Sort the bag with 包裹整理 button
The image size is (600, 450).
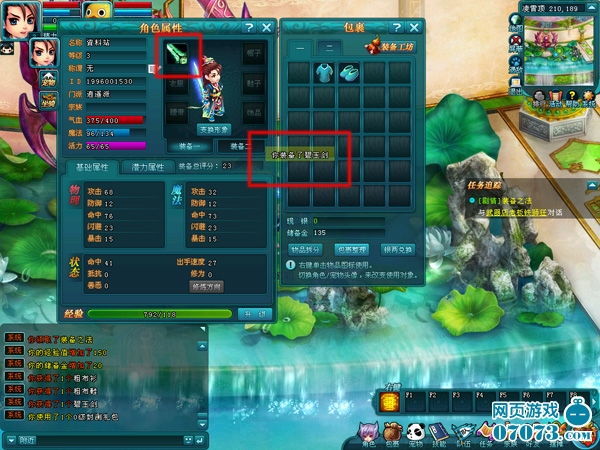[x=352, y=248]
